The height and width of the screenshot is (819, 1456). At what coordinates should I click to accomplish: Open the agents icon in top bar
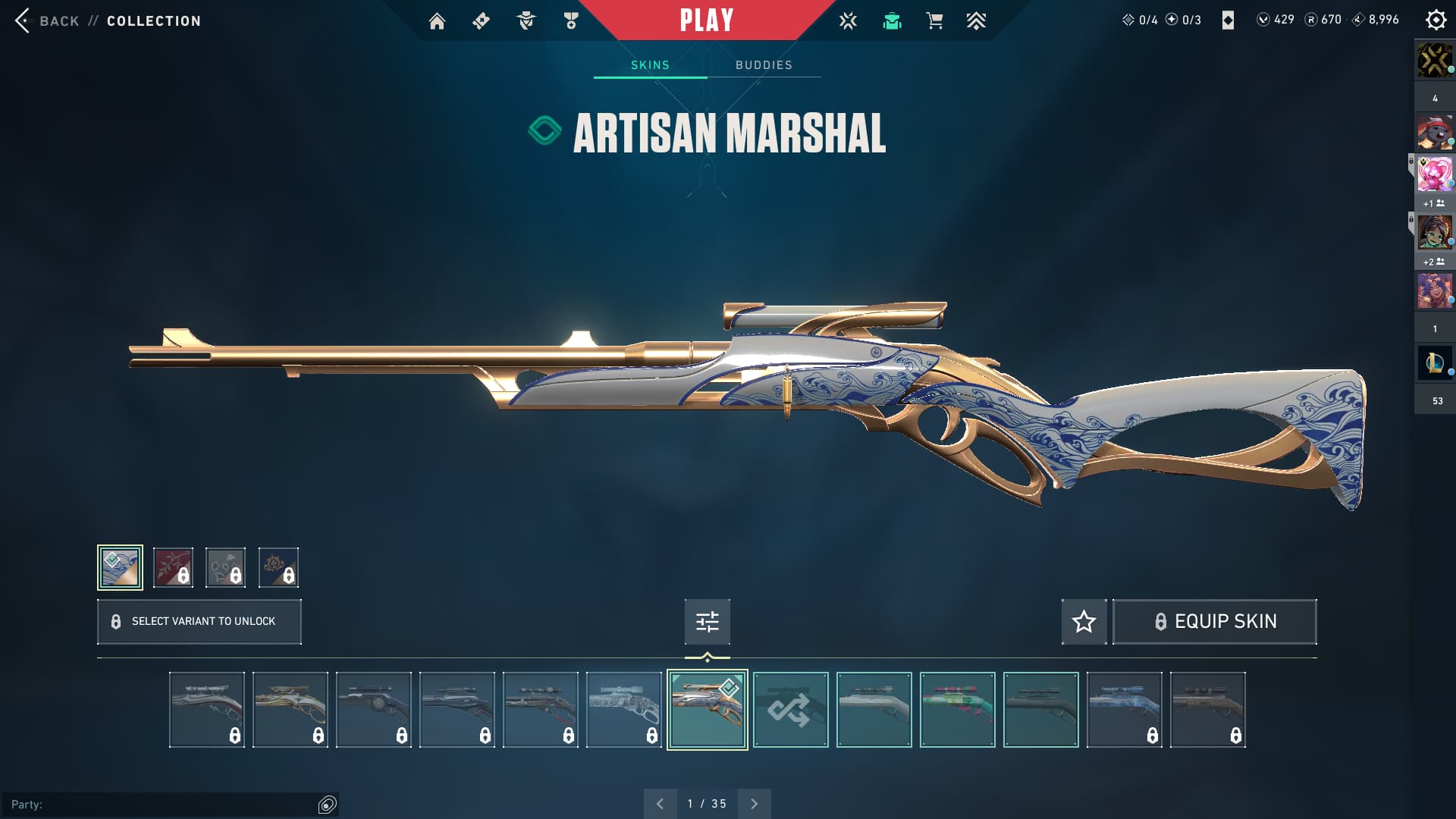click(x=526, y=21)
